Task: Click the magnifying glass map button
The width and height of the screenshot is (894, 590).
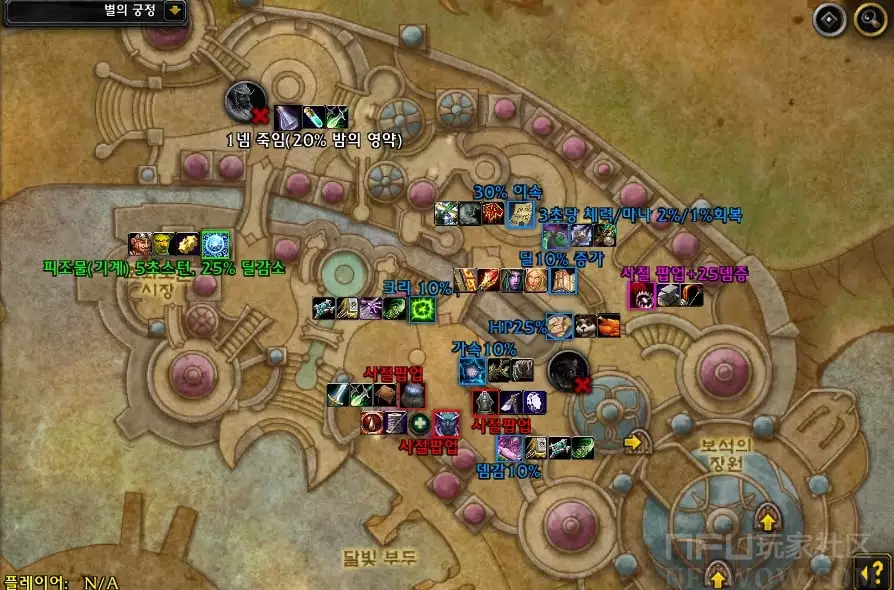Action: coord(870,20)
